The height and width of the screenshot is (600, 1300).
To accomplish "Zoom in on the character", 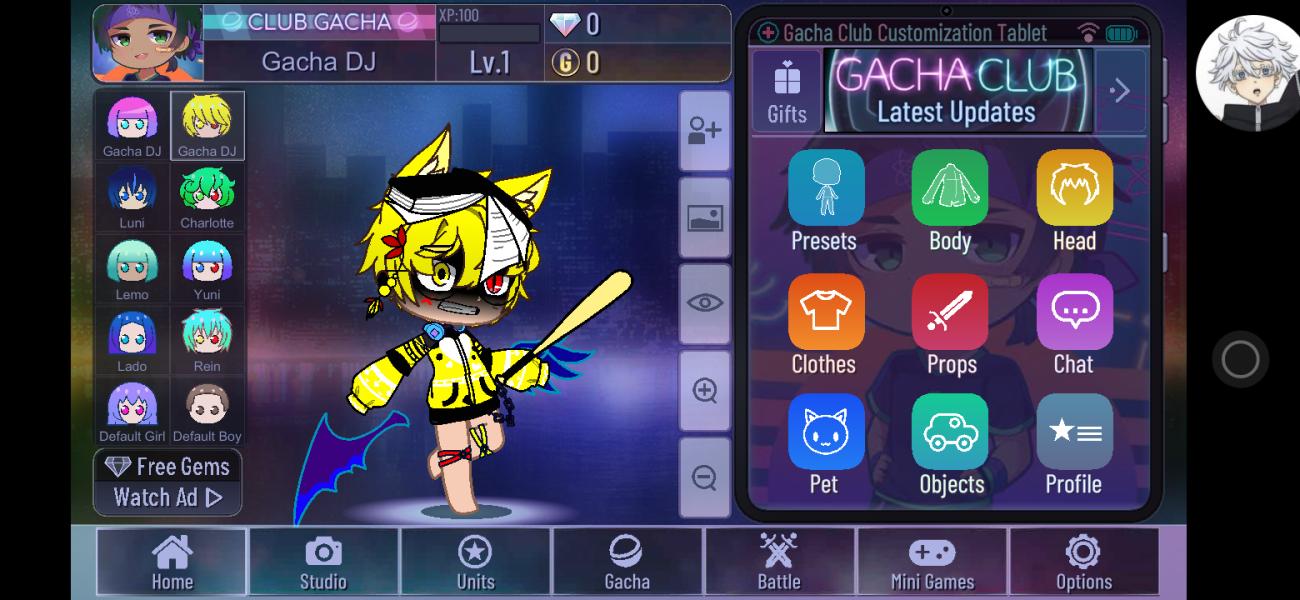I will pos(704,391).
